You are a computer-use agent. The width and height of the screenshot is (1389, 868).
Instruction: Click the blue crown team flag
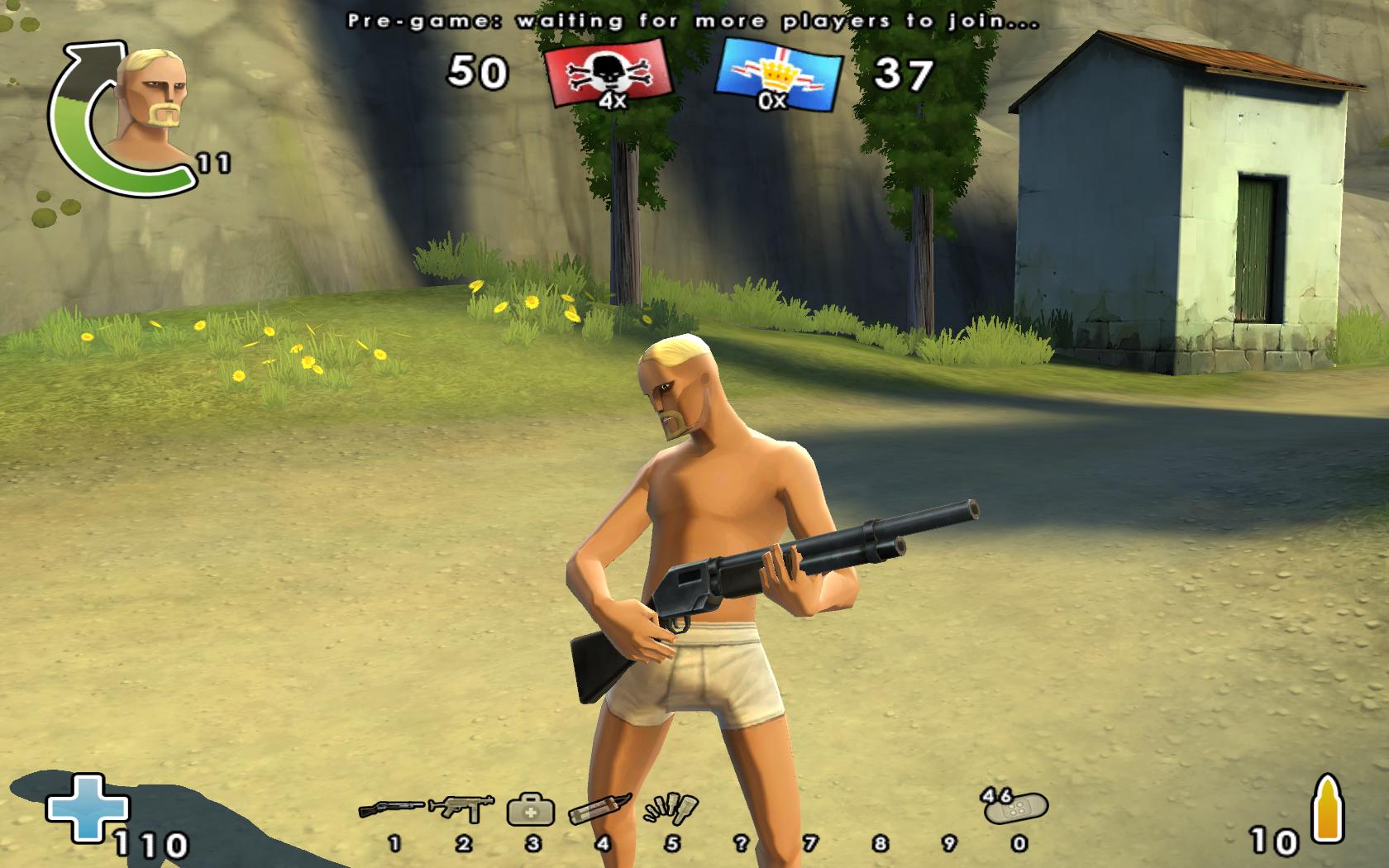[778, 76]
